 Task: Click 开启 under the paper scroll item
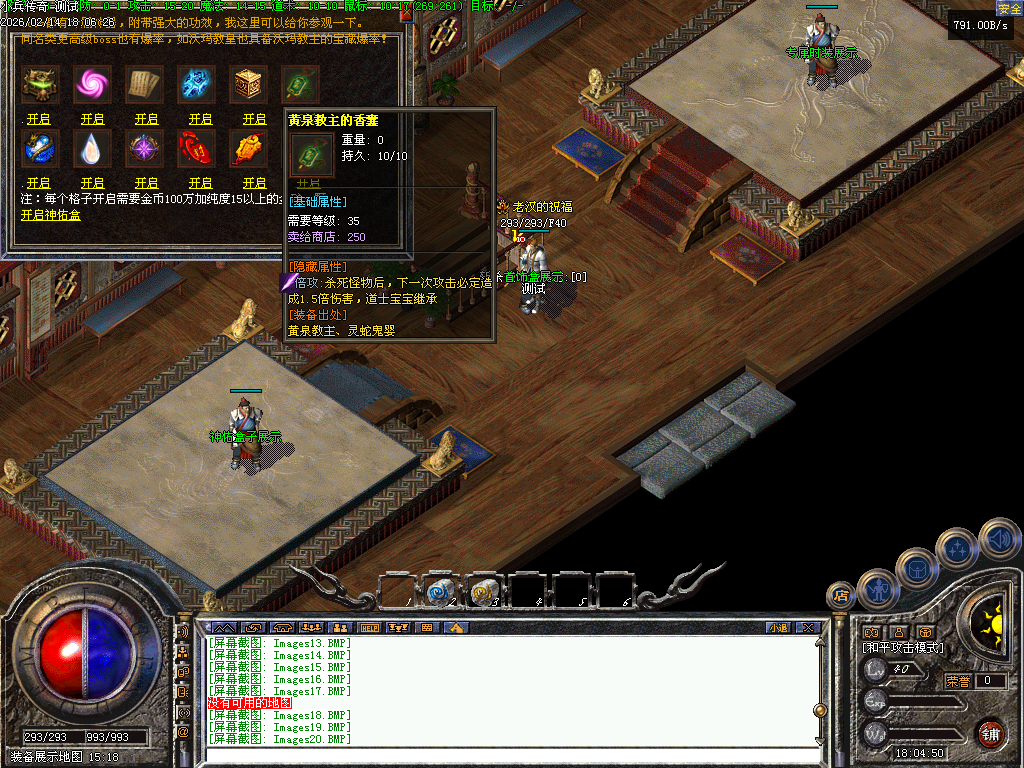(x=146, y=119)
